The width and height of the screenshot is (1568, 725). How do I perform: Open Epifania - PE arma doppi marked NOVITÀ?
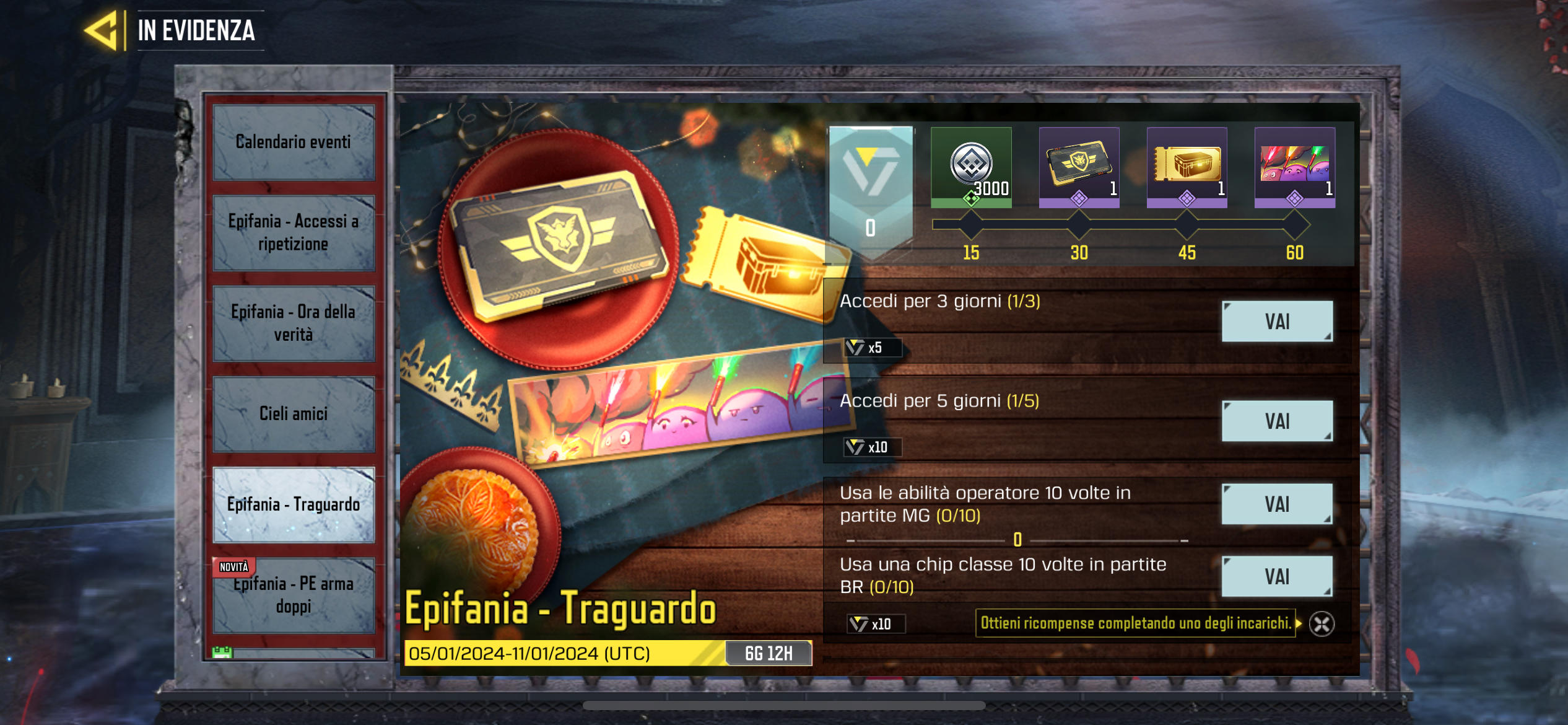294,596
